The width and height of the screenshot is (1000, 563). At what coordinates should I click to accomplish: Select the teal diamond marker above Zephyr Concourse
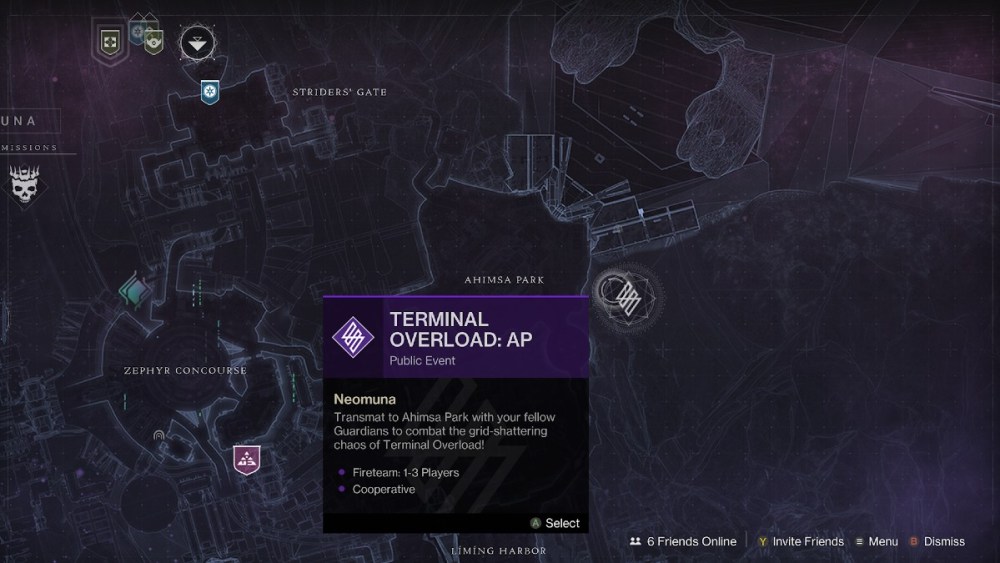pos(134,291)
